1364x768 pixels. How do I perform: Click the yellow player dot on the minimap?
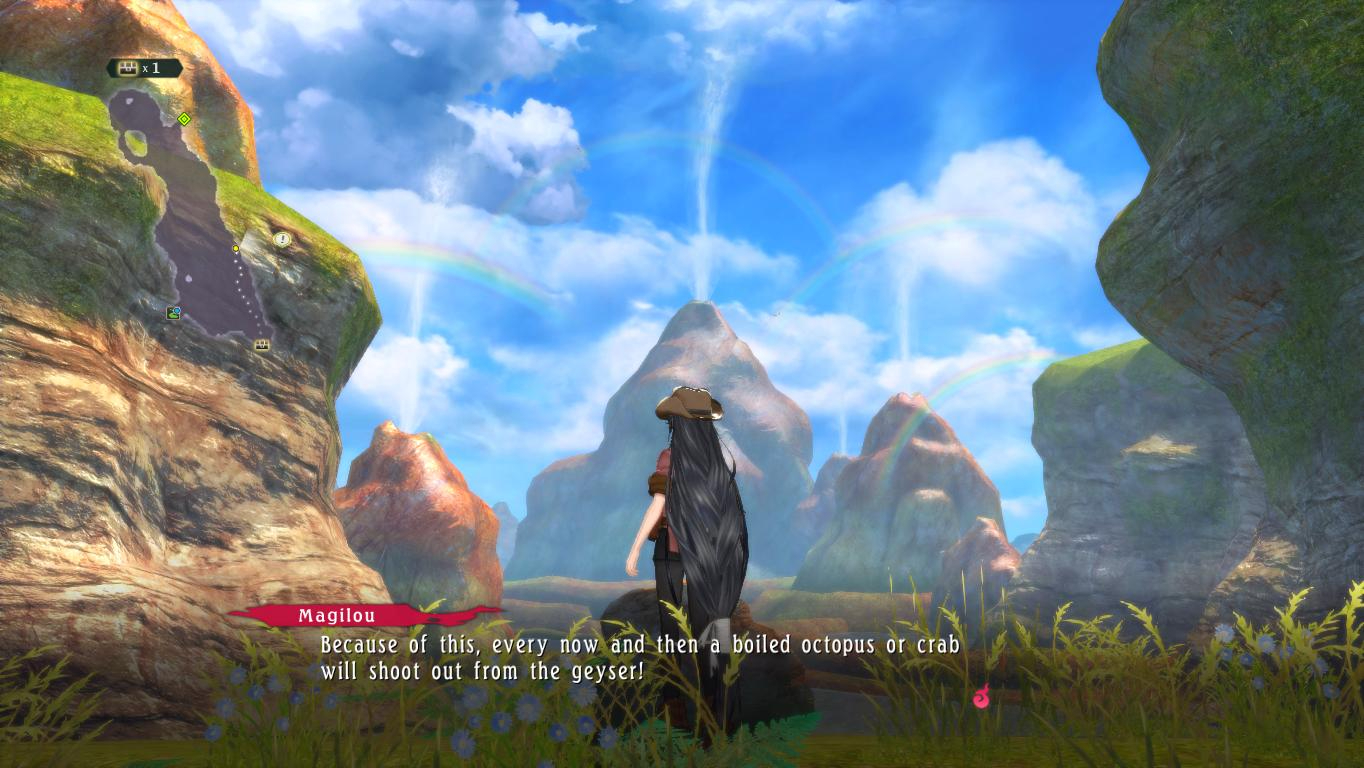click(x=236, y=248)
